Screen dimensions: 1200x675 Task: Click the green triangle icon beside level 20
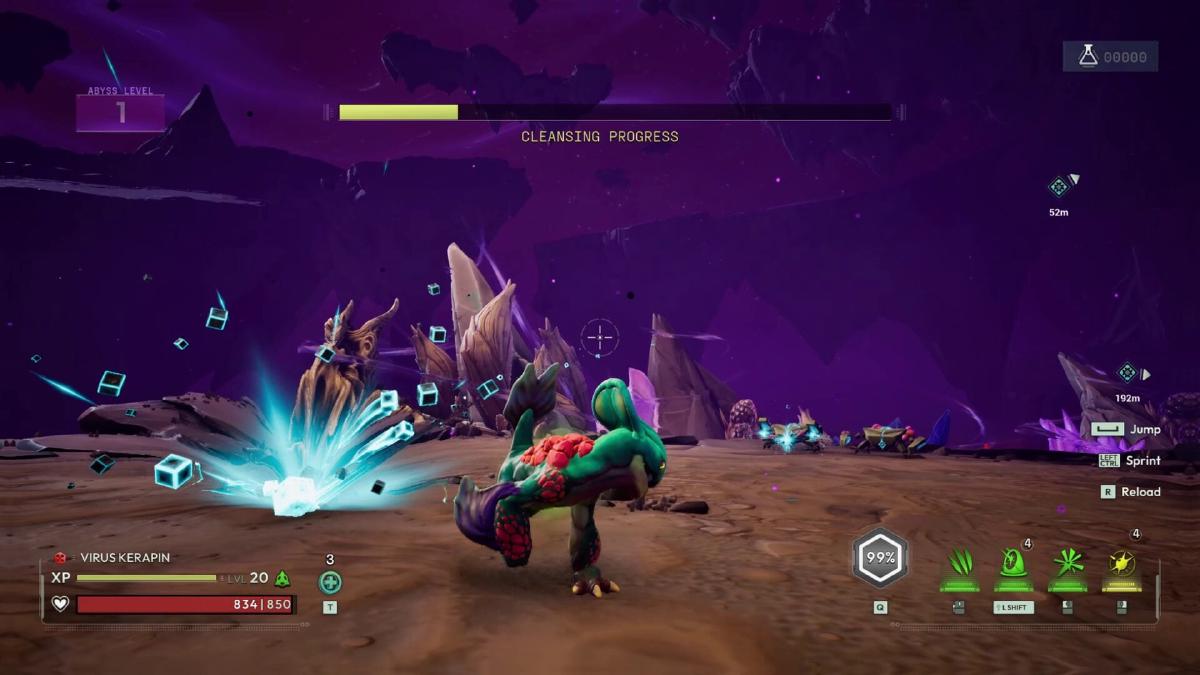point(283,578)
